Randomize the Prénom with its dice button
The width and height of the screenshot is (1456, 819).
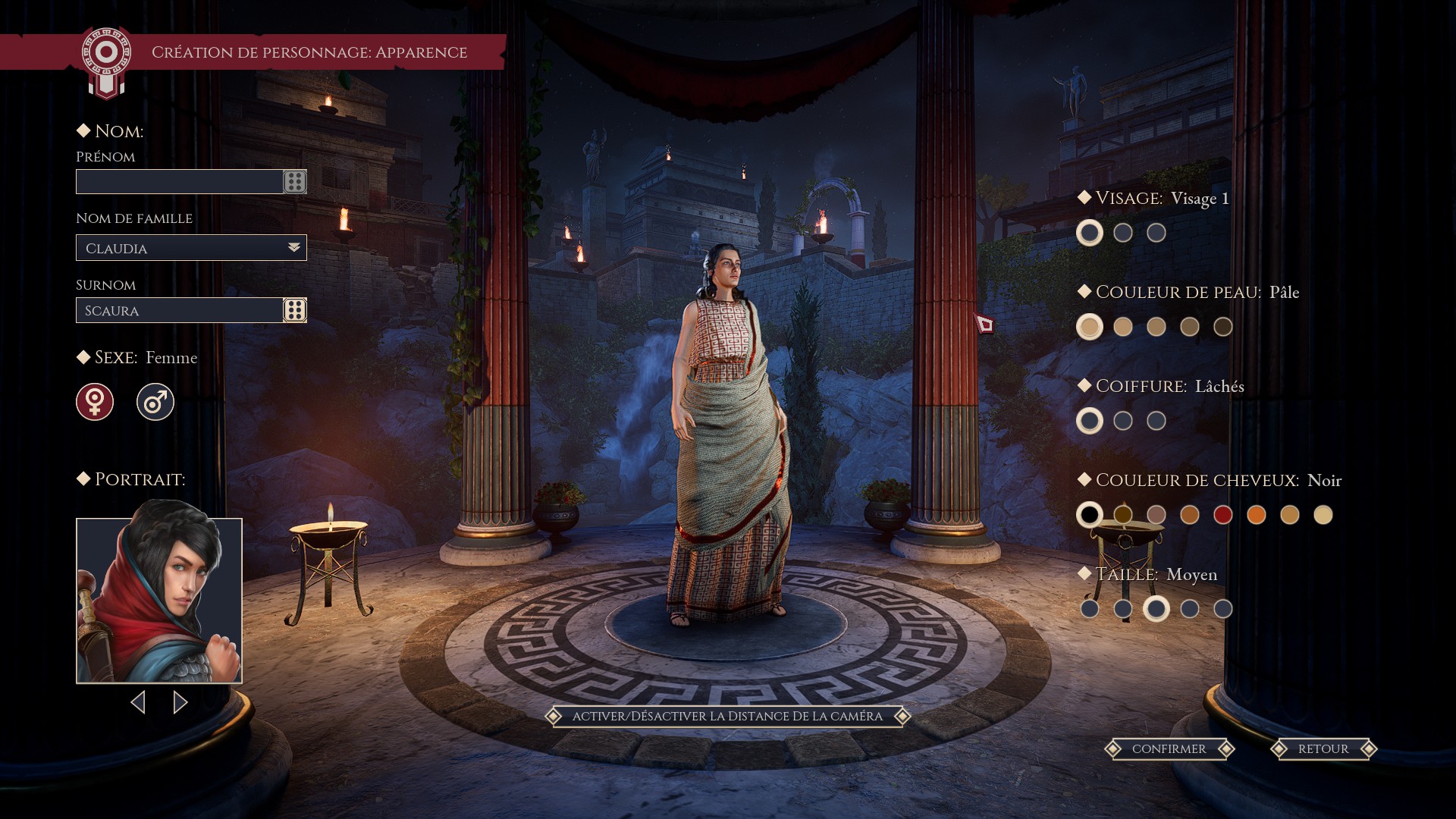tap(295, 182)
